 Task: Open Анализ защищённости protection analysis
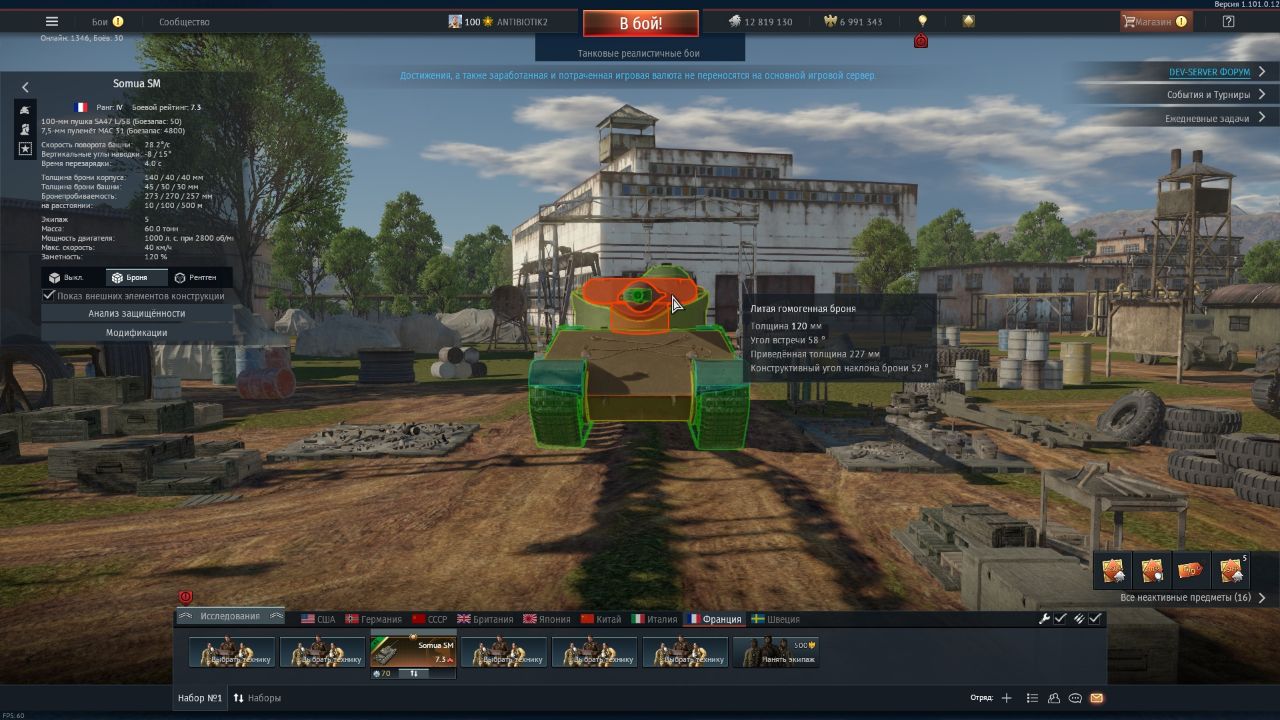(137, 314)
